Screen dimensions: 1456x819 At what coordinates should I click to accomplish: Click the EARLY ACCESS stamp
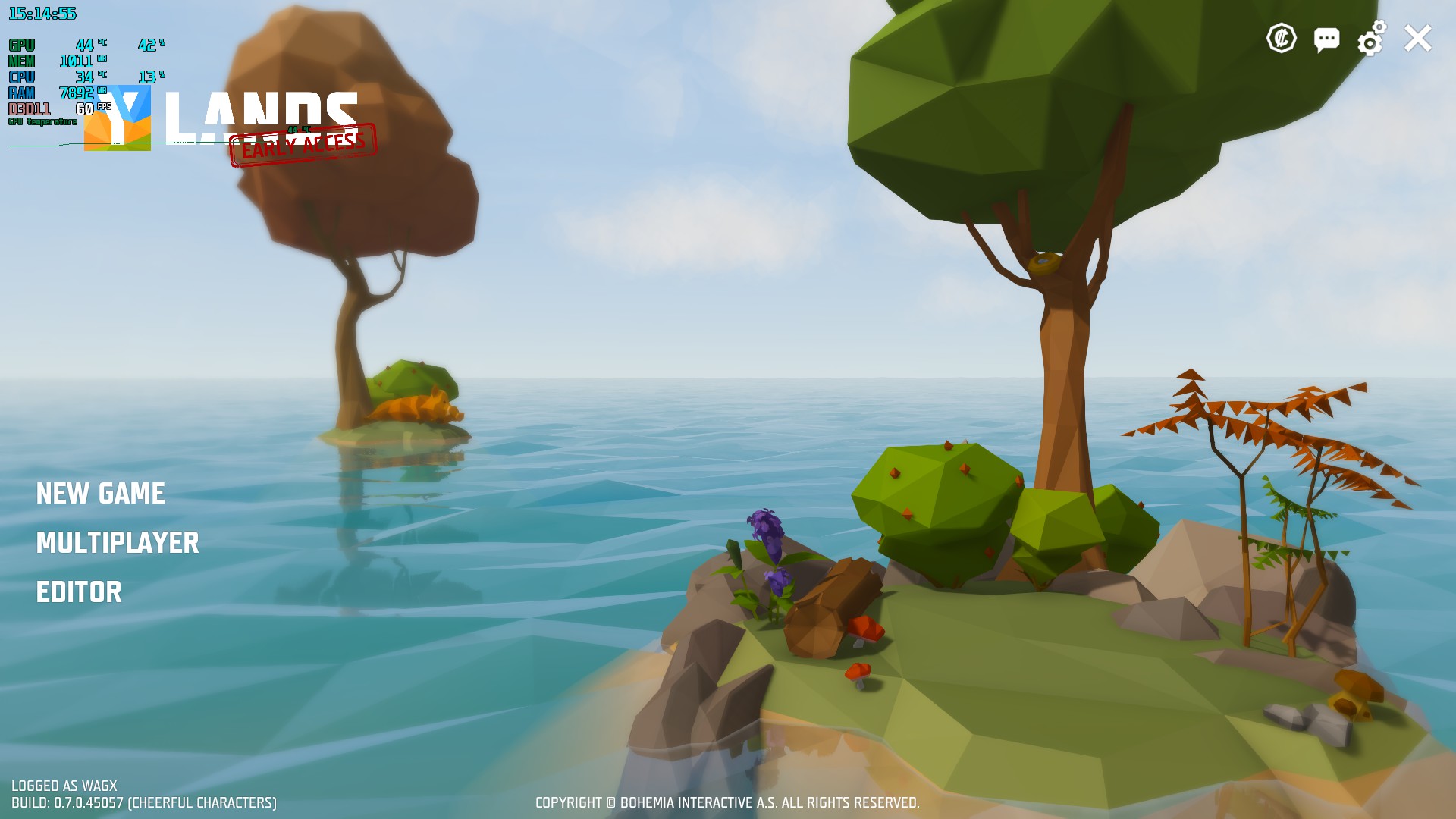pos(303,143)
